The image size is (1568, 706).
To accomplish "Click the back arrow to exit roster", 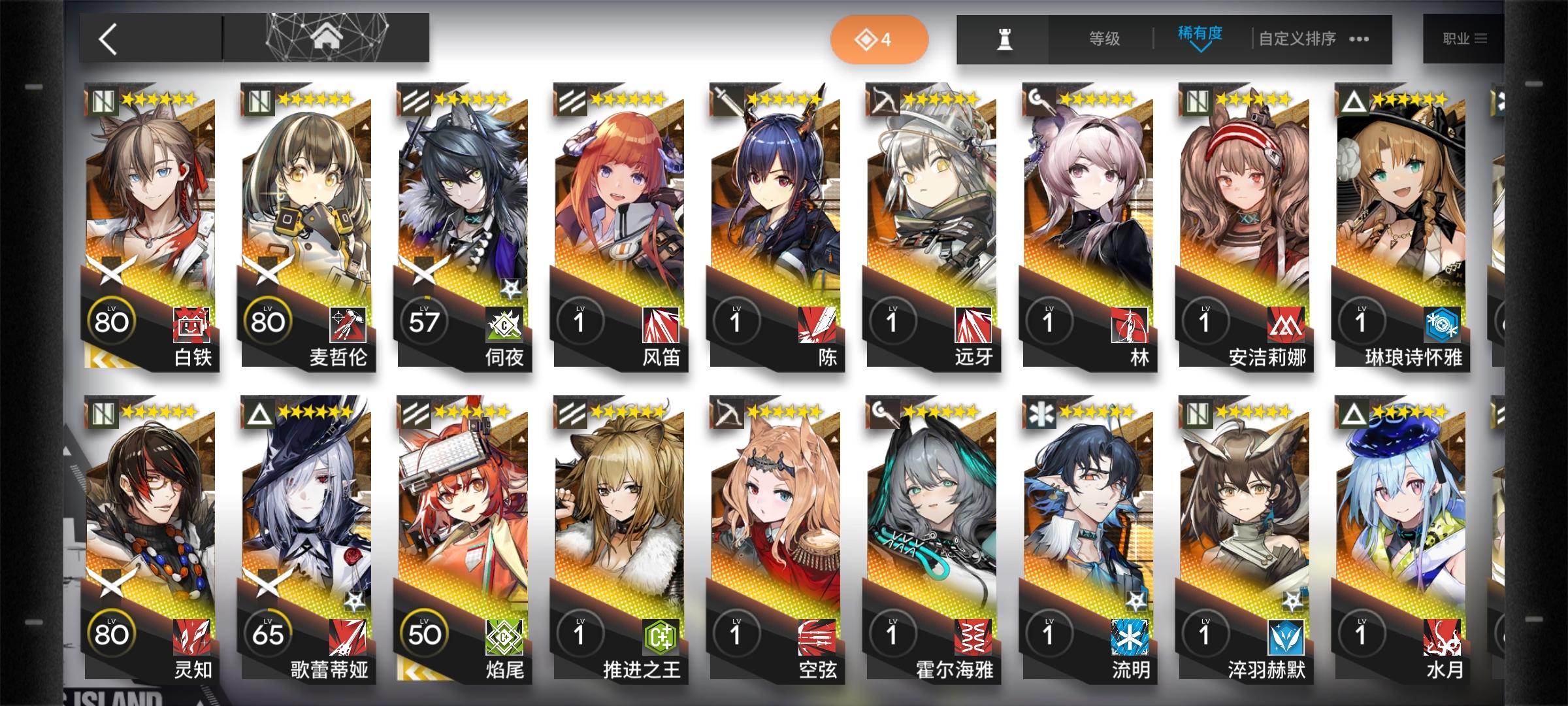I will (108, 37).
